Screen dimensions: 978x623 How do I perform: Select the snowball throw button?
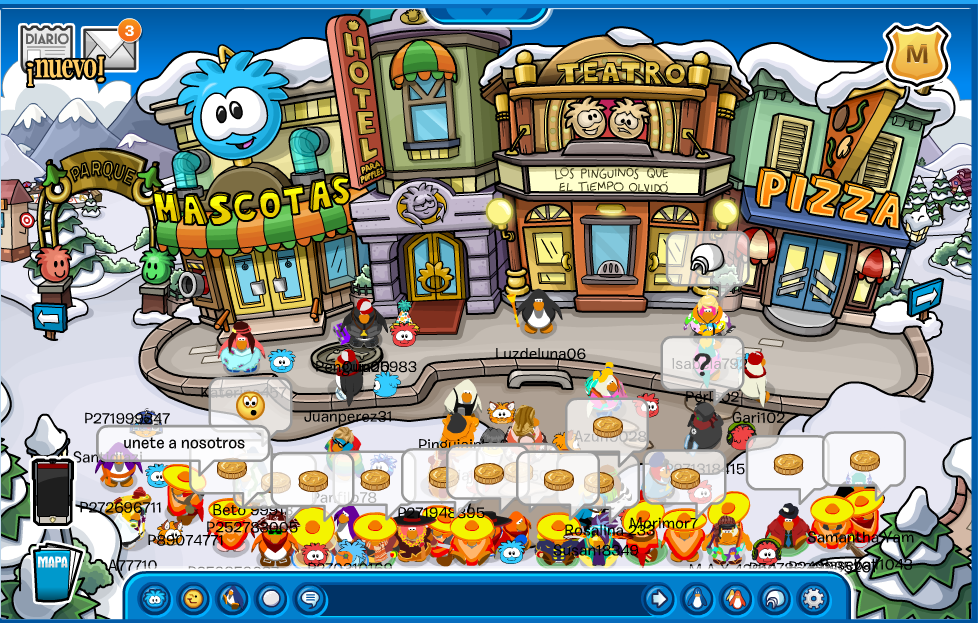pos(271,599)
